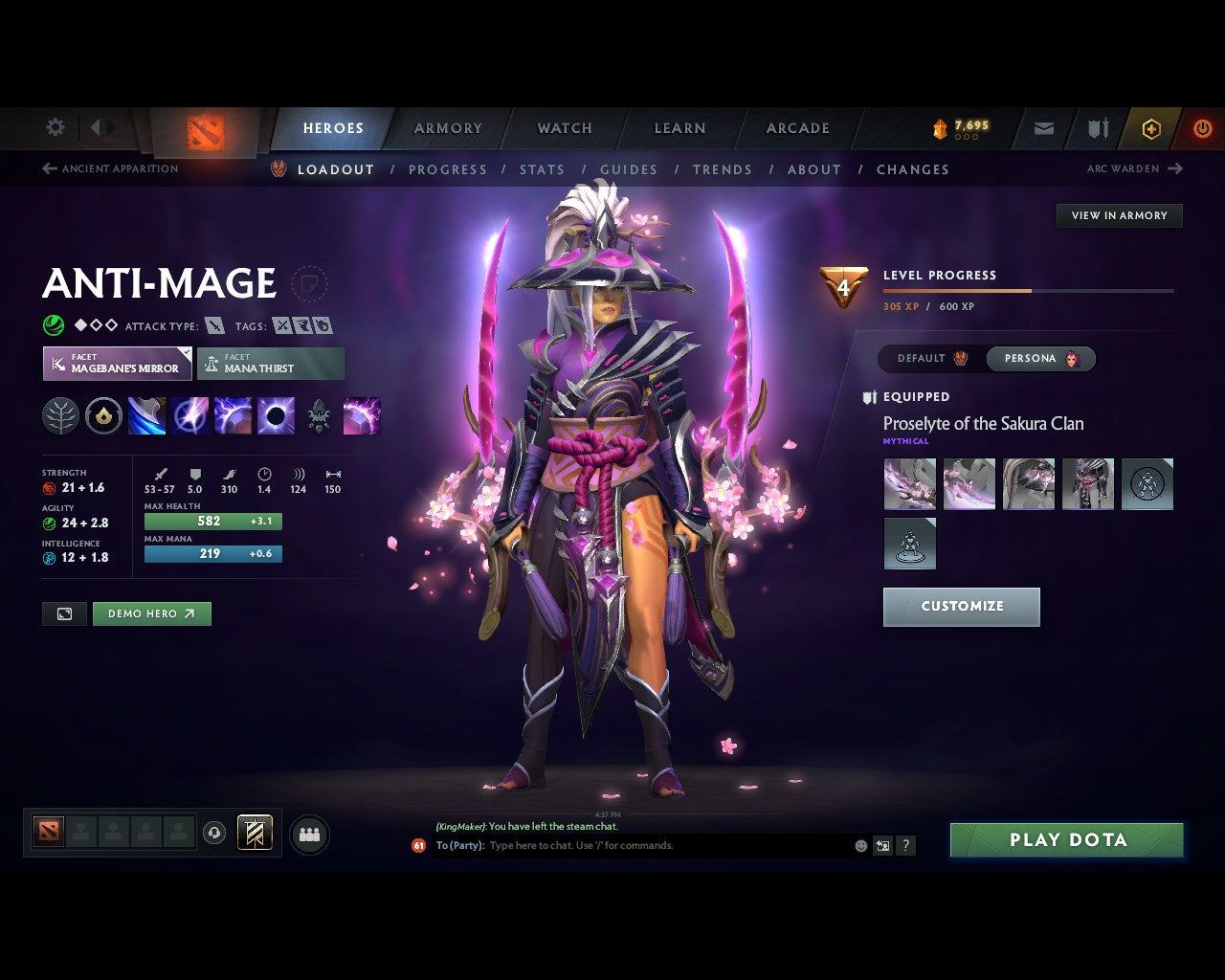The height and width of the screenshot is (980, 1225).
Task: Click the View in Armory button
Action: tap(1119, 215)
